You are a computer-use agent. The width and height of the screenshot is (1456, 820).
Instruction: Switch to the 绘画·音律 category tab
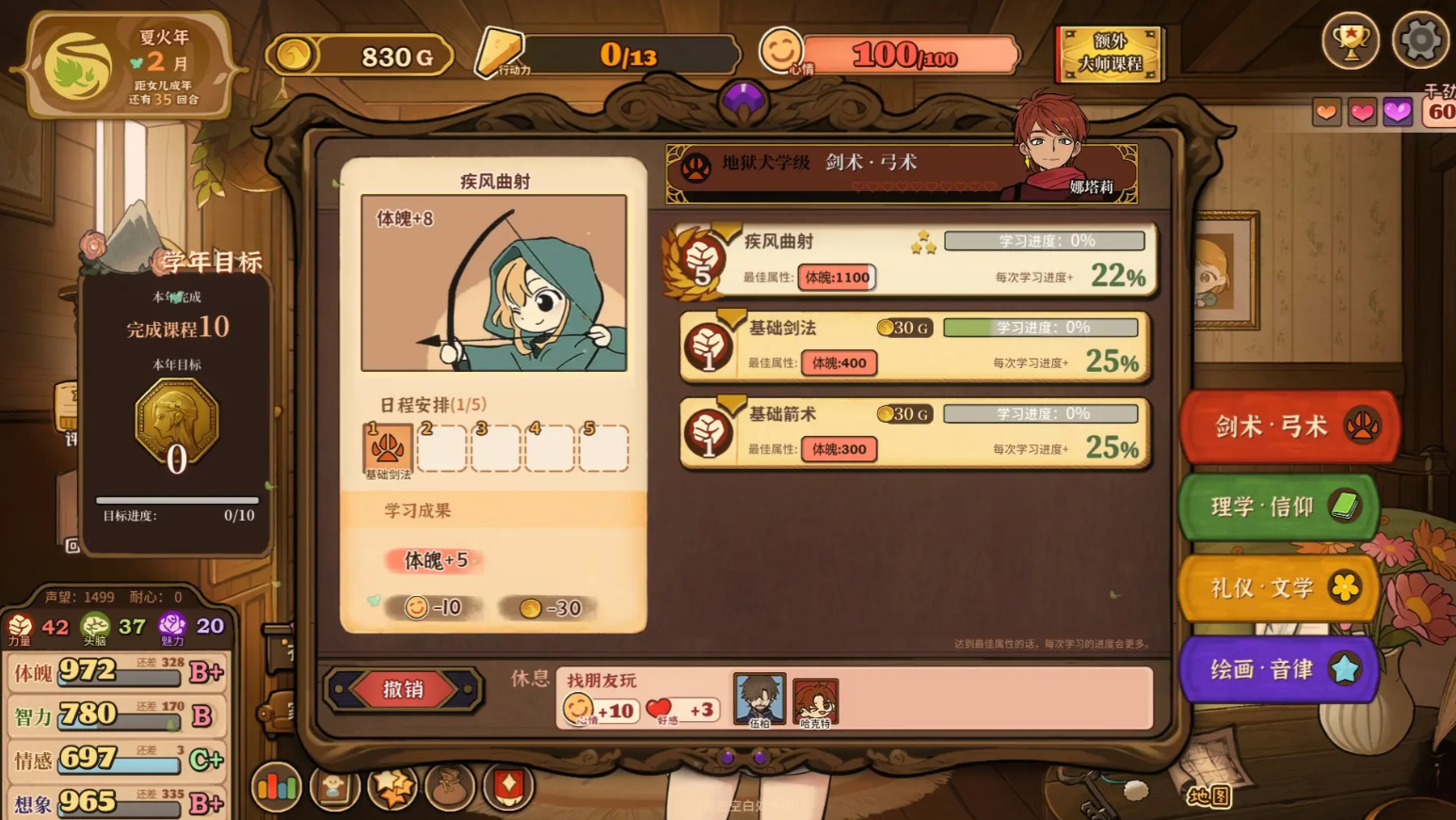[x=1278, y=669]
